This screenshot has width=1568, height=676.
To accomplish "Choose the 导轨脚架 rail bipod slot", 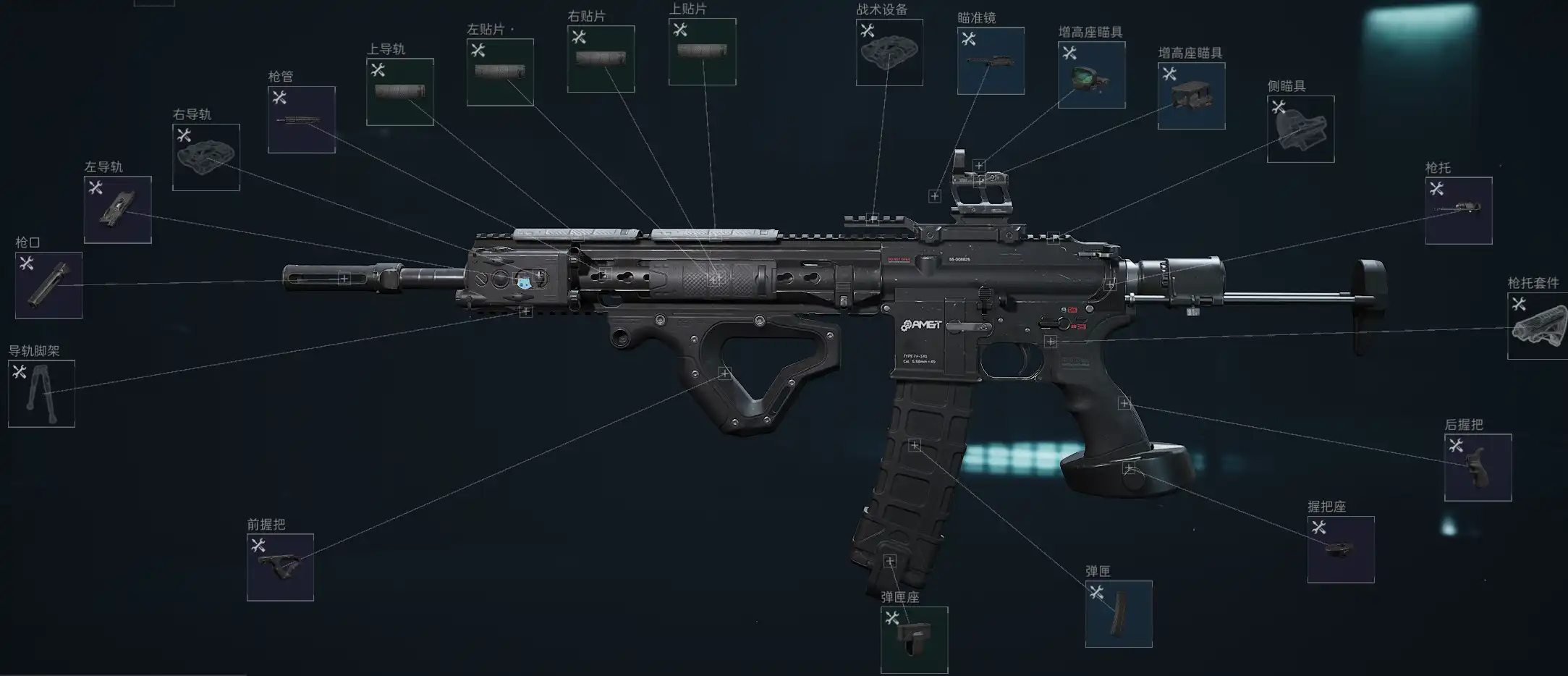I will [x=41, y=394].
